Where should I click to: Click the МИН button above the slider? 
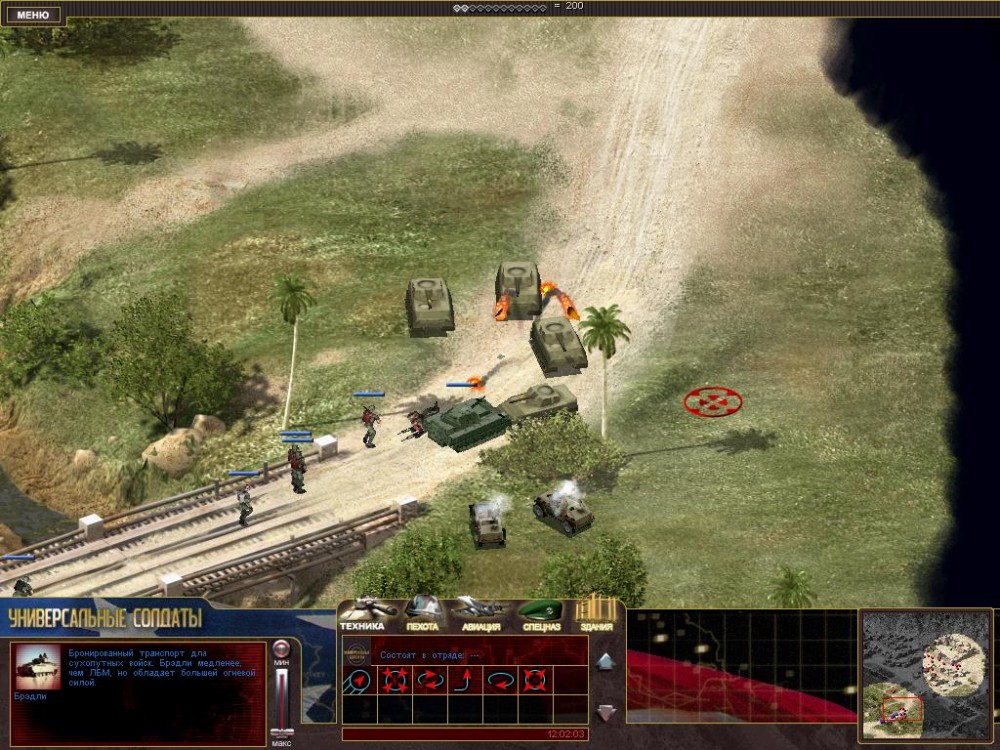pos(282,650)
